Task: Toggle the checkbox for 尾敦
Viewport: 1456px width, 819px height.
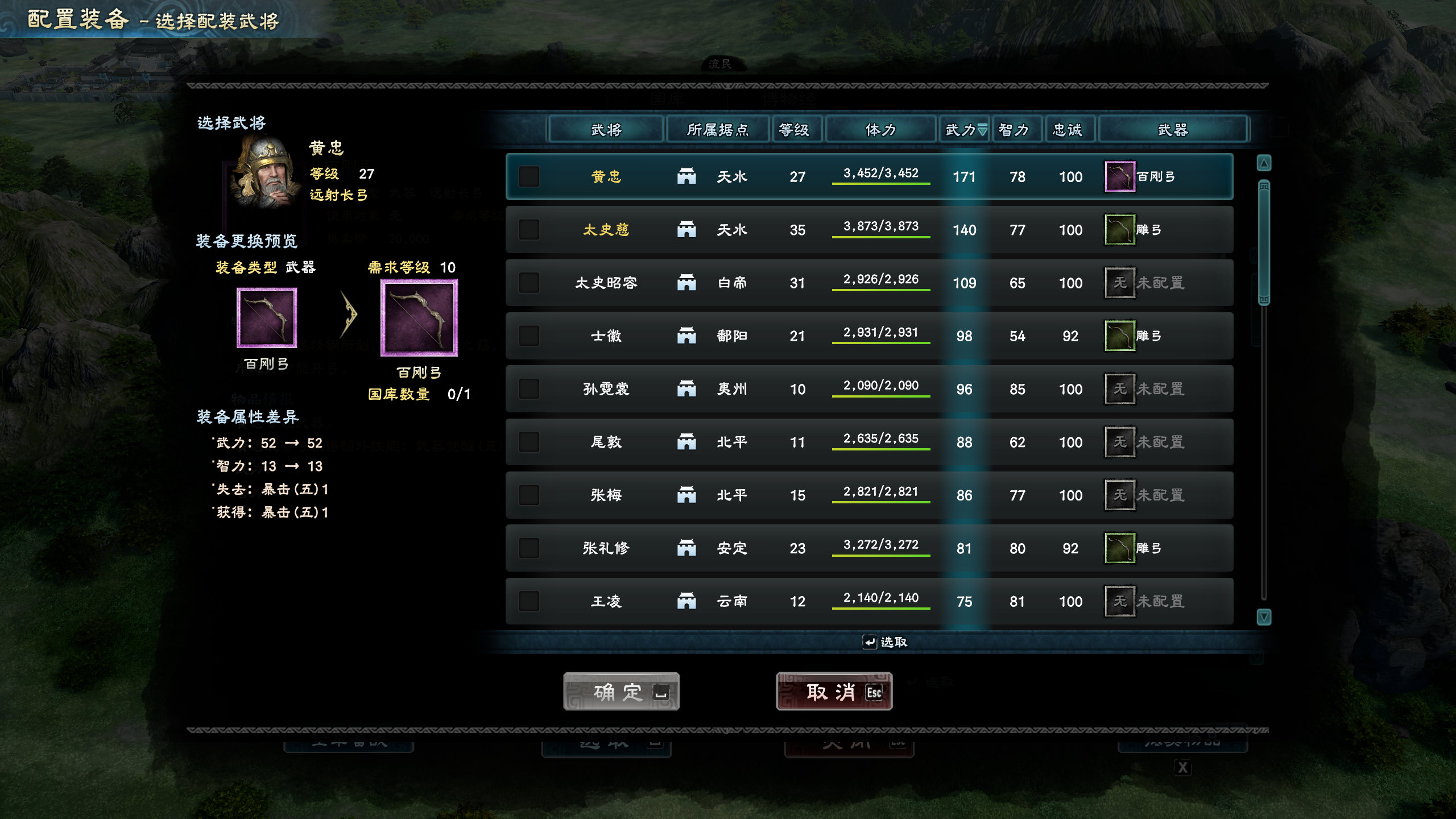Action: (529, 442)
